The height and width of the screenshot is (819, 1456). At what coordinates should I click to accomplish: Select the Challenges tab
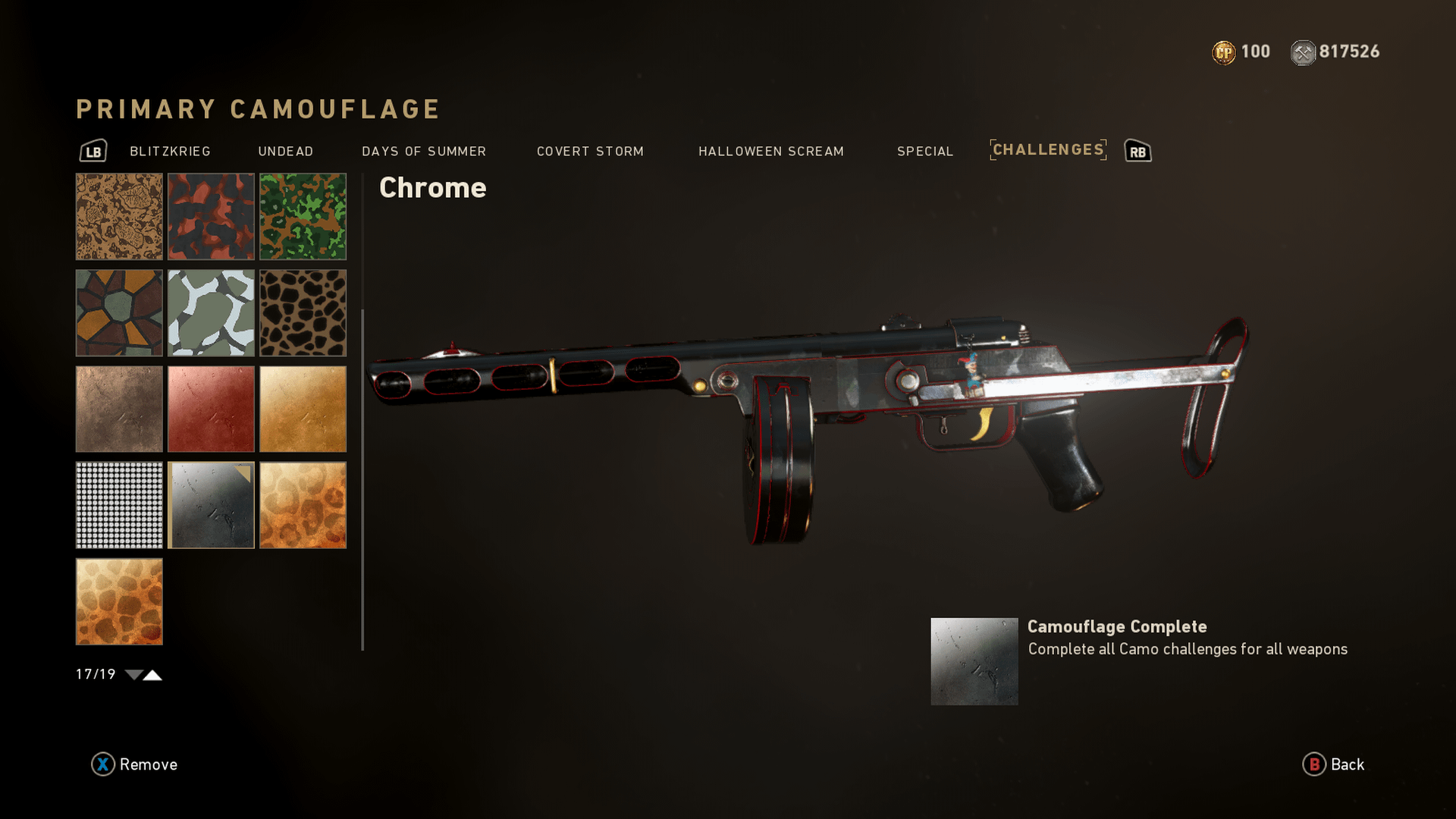1048,150
